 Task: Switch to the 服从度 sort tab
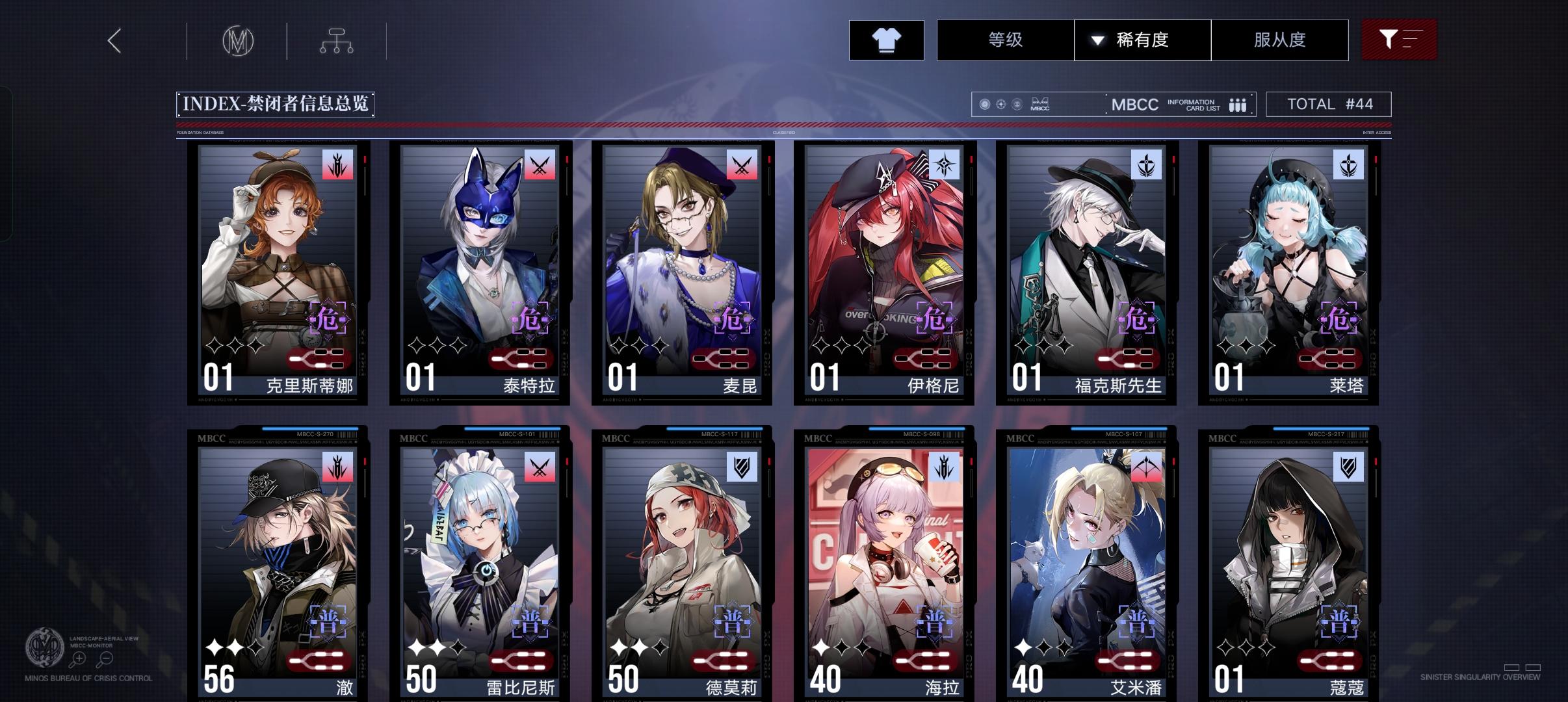(x=1280, y=40)
